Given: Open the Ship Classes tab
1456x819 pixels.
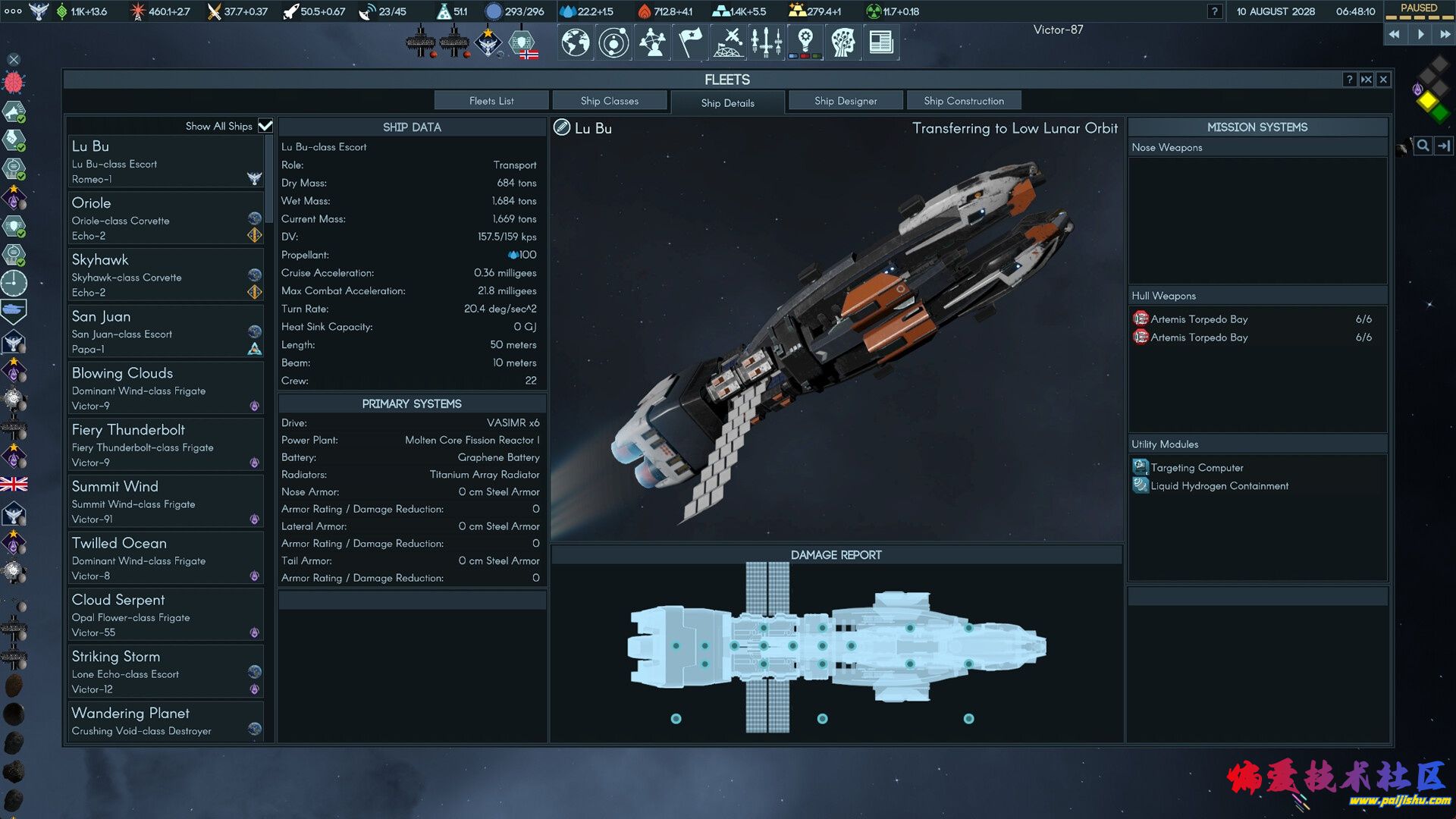Looking at the screenshot, I should pos(609,101).
